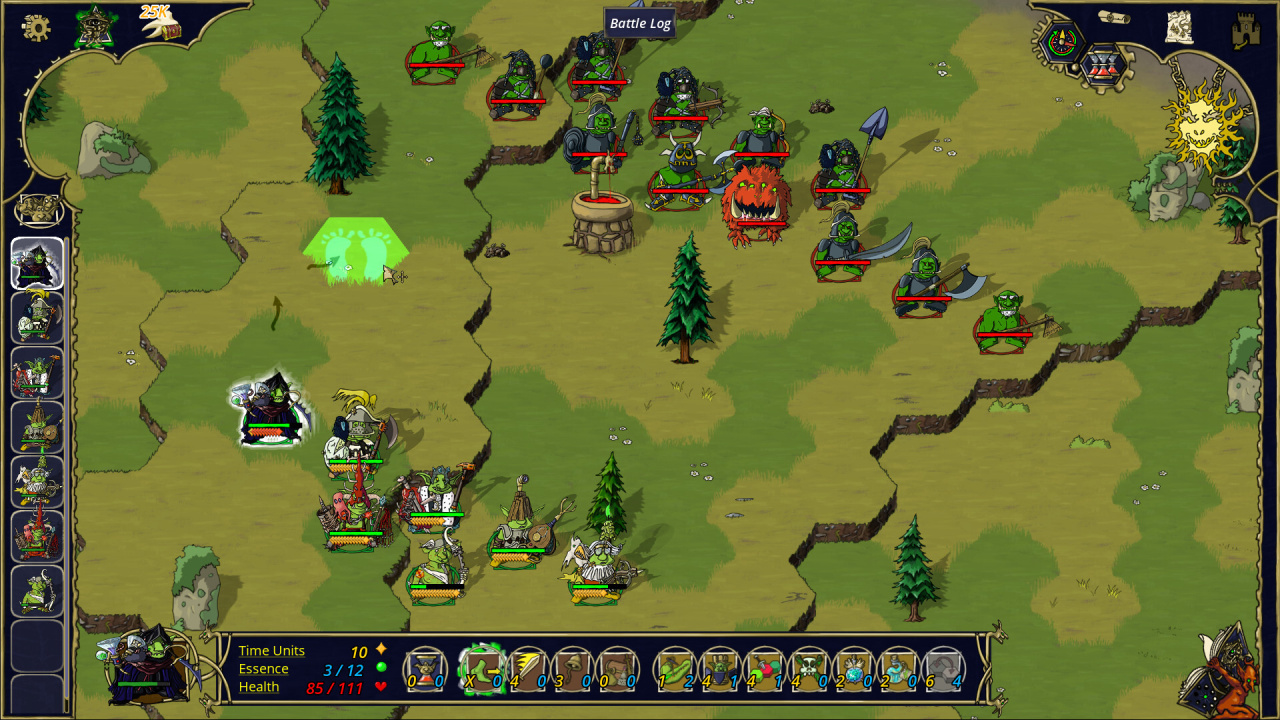Open the gear settings menu
This screenshot has width=1280, height=720.
[36, 28]
